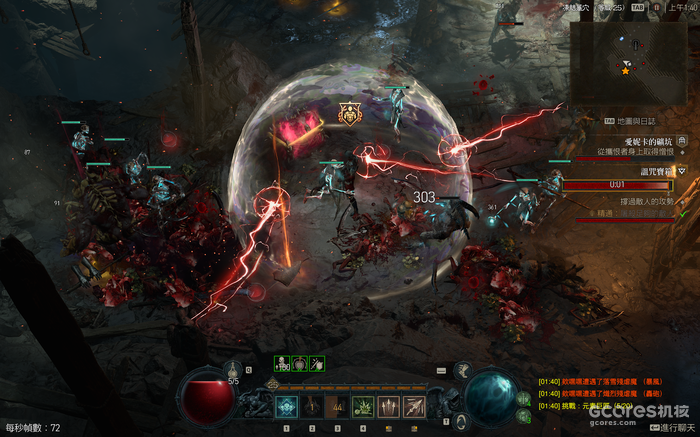The image size is (700, 437).
Task: Check the skull buff icon above skill bar
Action: 281,362
